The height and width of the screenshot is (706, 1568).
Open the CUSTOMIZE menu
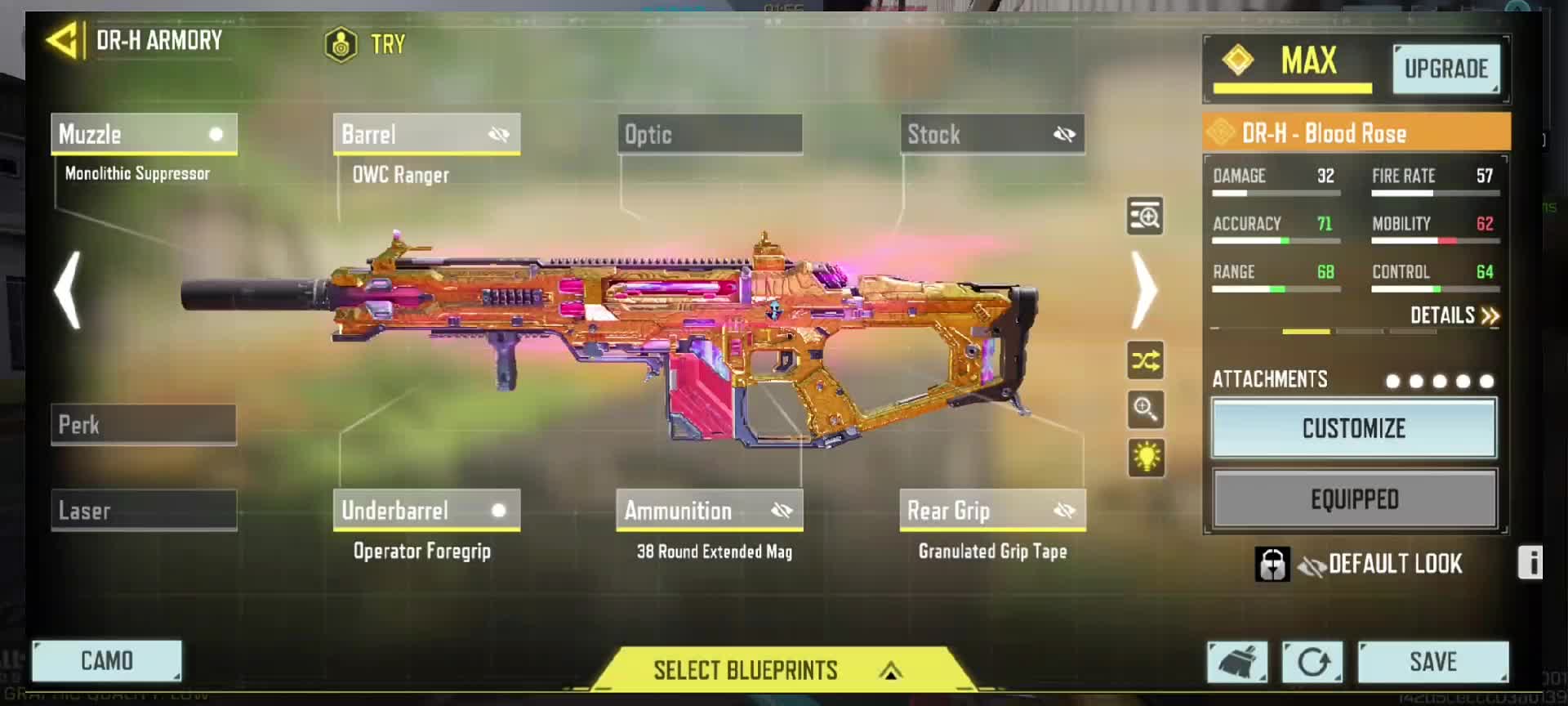click(1353, 428)
